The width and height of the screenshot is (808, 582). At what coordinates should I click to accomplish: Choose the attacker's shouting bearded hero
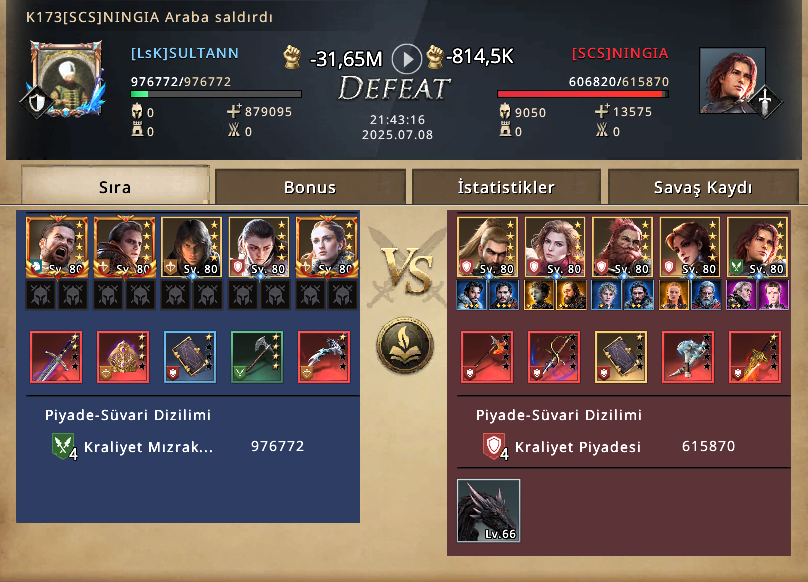(56, 246)
